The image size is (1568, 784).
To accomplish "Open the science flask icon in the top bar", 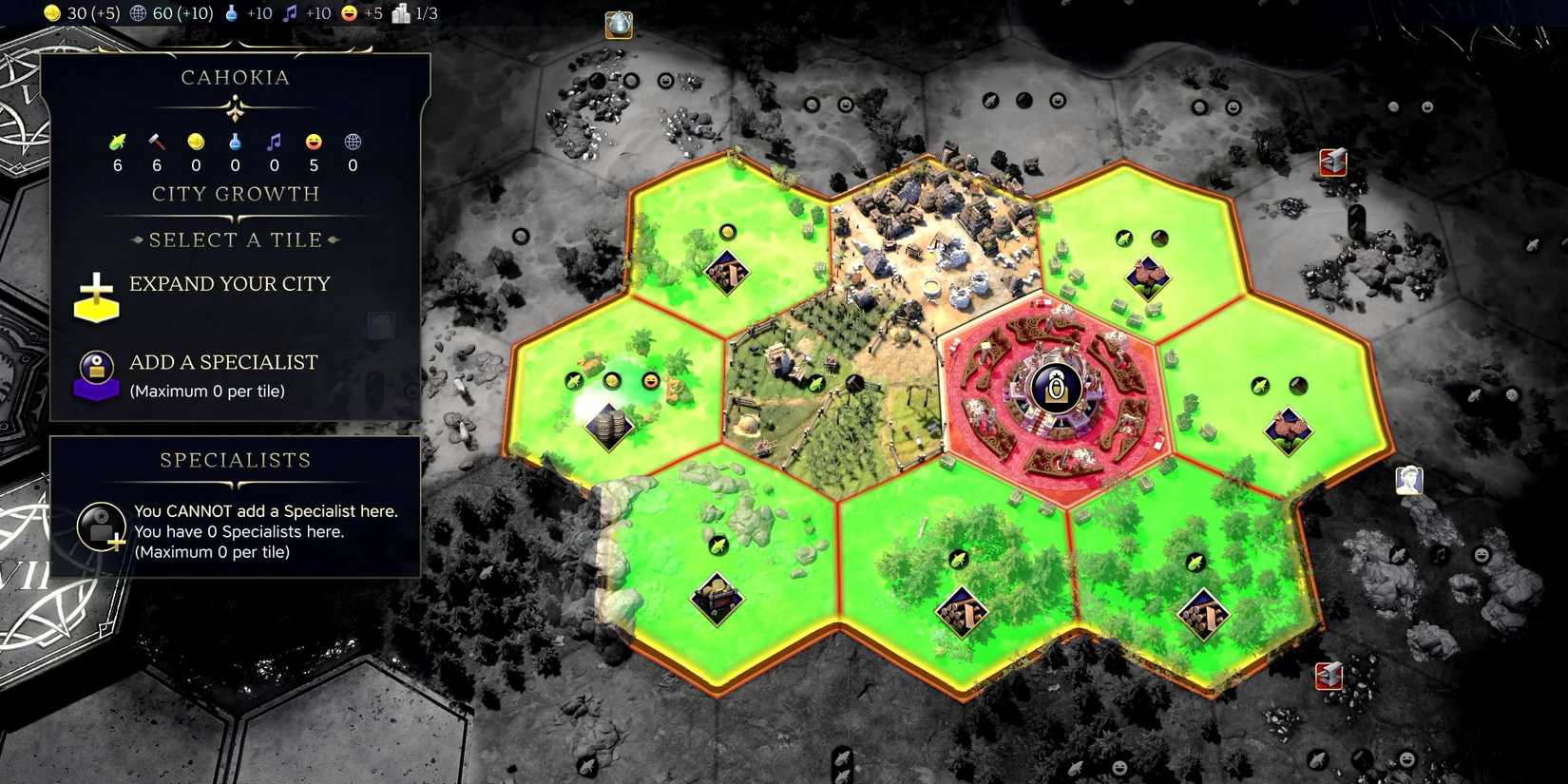I will 233,13.
